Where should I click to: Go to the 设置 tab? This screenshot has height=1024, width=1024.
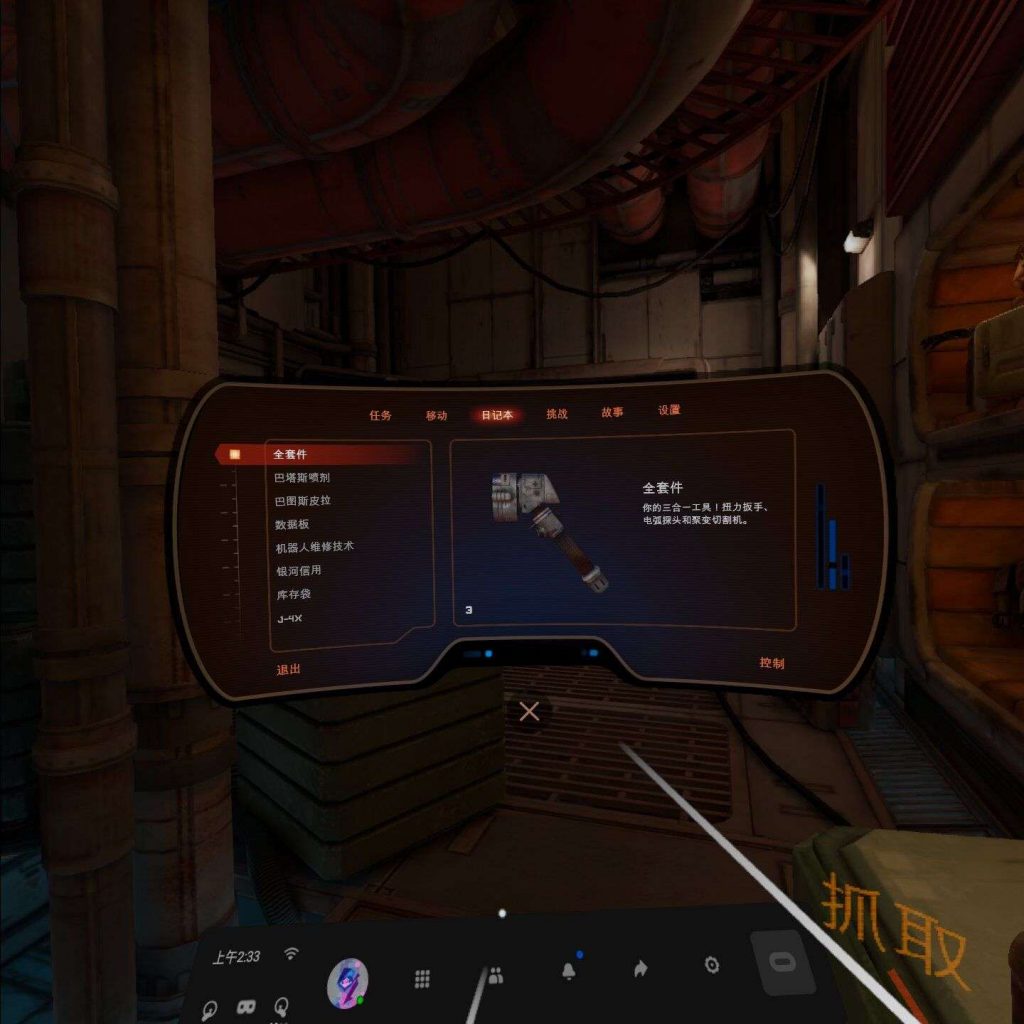pyautogui.click(x=669, y=410)
